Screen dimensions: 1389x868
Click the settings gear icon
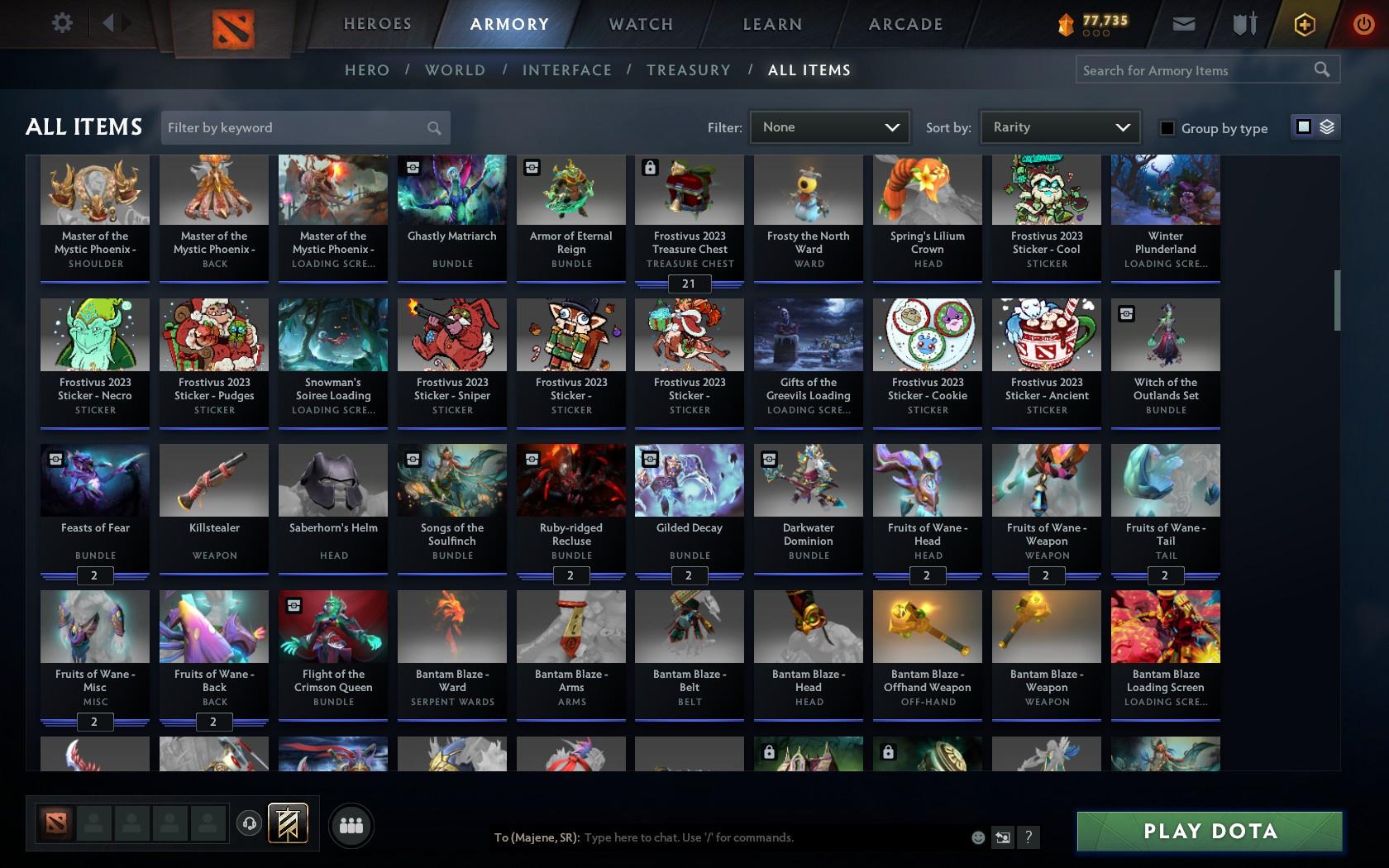[x=60, y=23]
